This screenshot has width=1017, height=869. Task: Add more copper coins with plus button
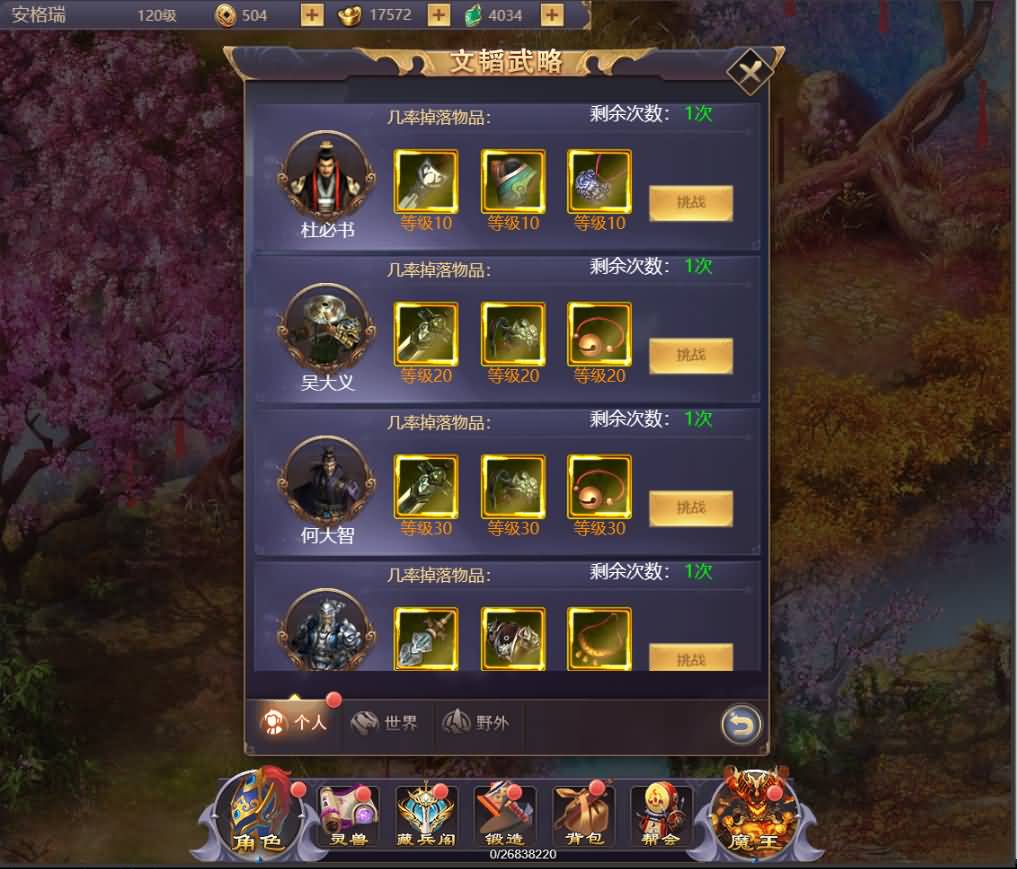312,15
